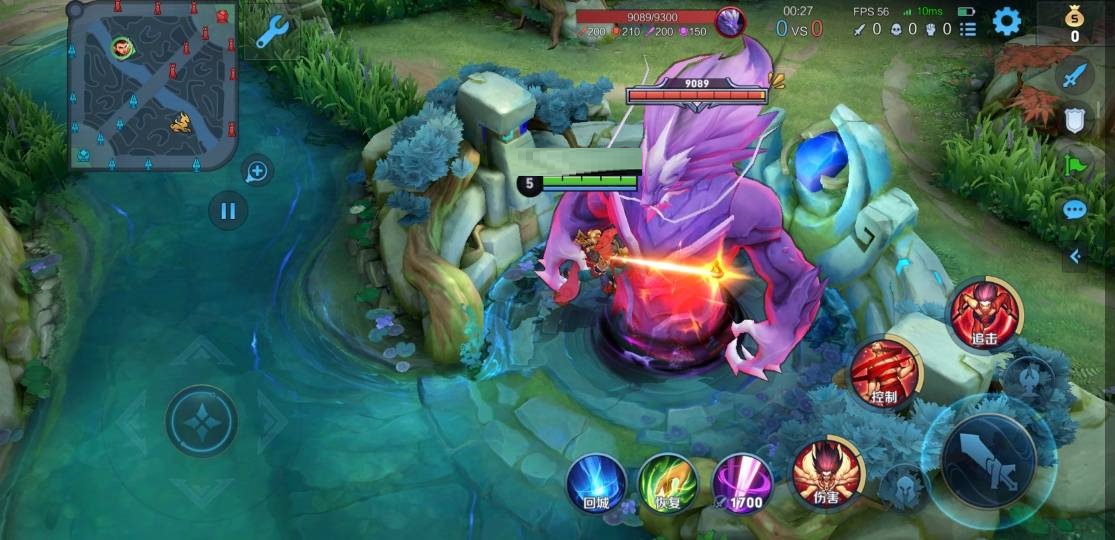Viewport: 1115px width, 540px height.
Task: Open the gold coin shop
Action: point(1075,24)
